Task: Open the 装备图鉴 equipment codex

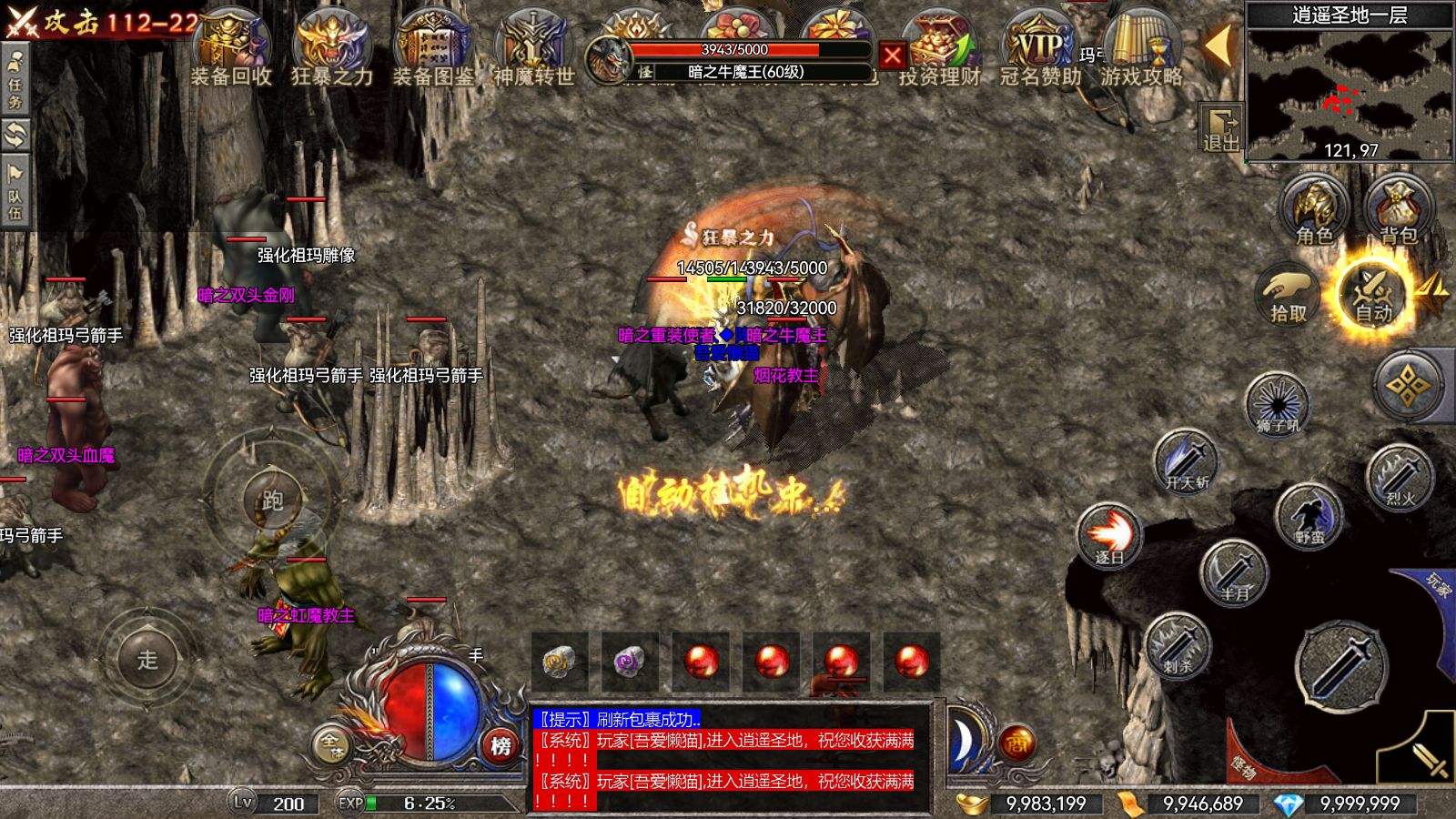Action: point(433,50)
